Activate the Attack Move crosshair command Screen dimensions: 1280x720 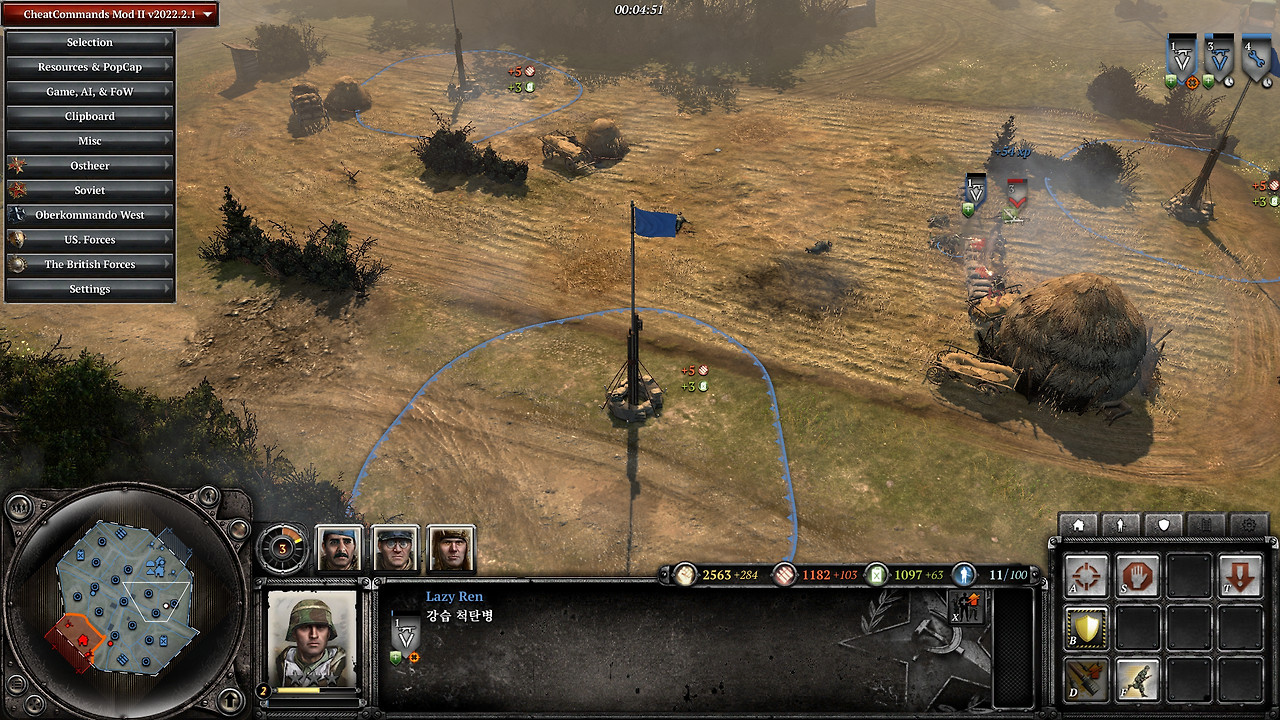[x=1086, y=577]
